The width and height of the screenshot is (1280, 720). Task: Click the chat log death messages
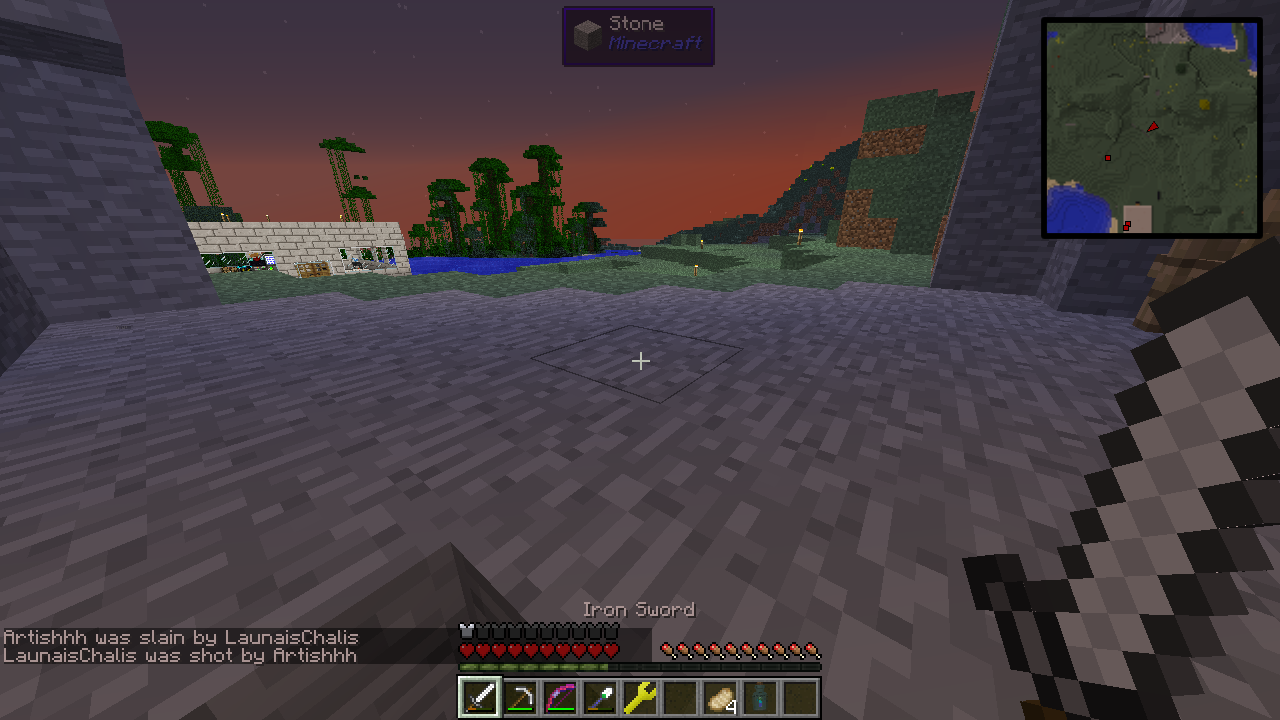click(180, 646)
